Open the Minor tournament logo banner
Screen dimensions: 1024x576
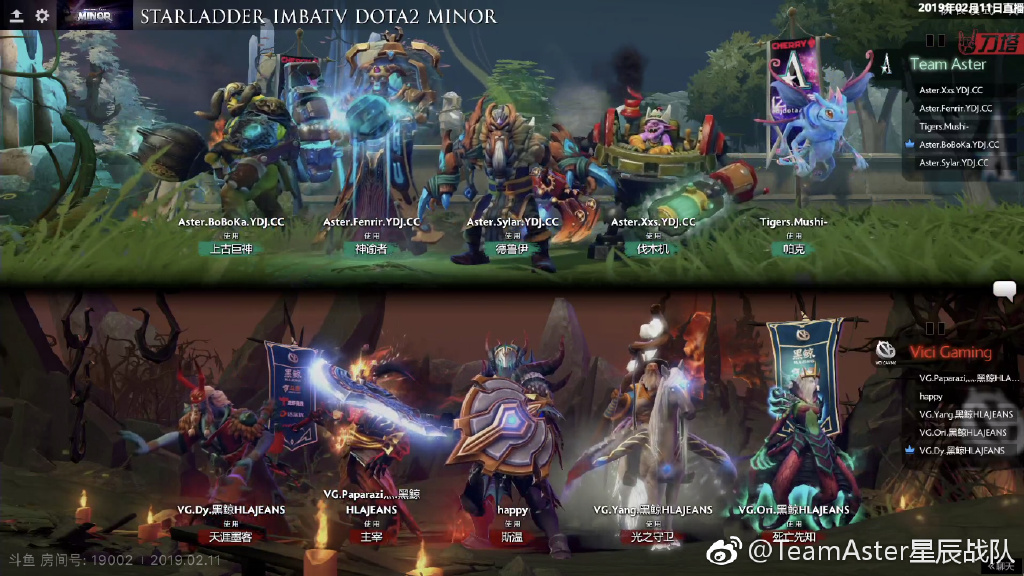(x=93, y=15)
